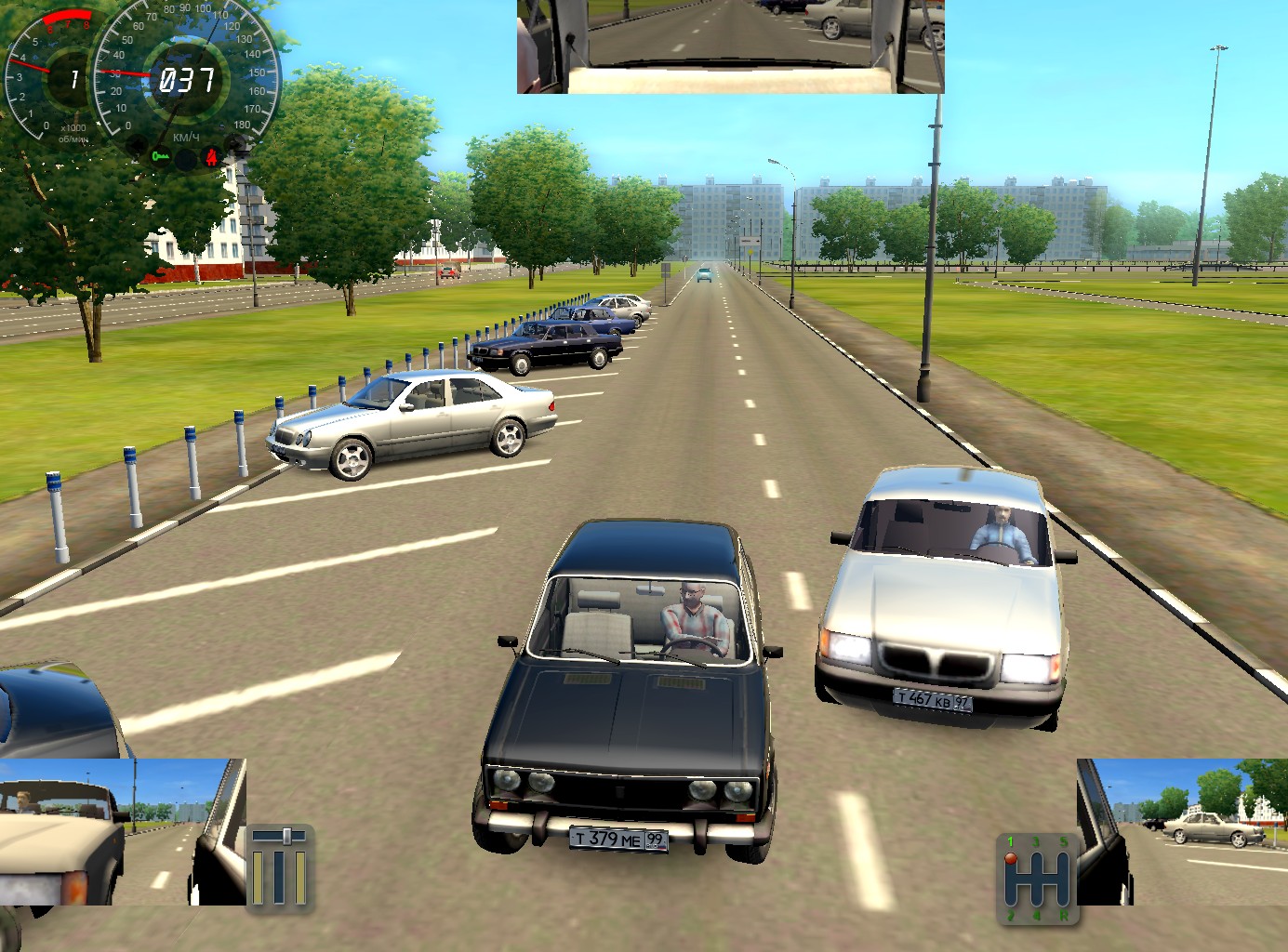
Task: Click the green ignition key indicator
Action: (161, 156)
